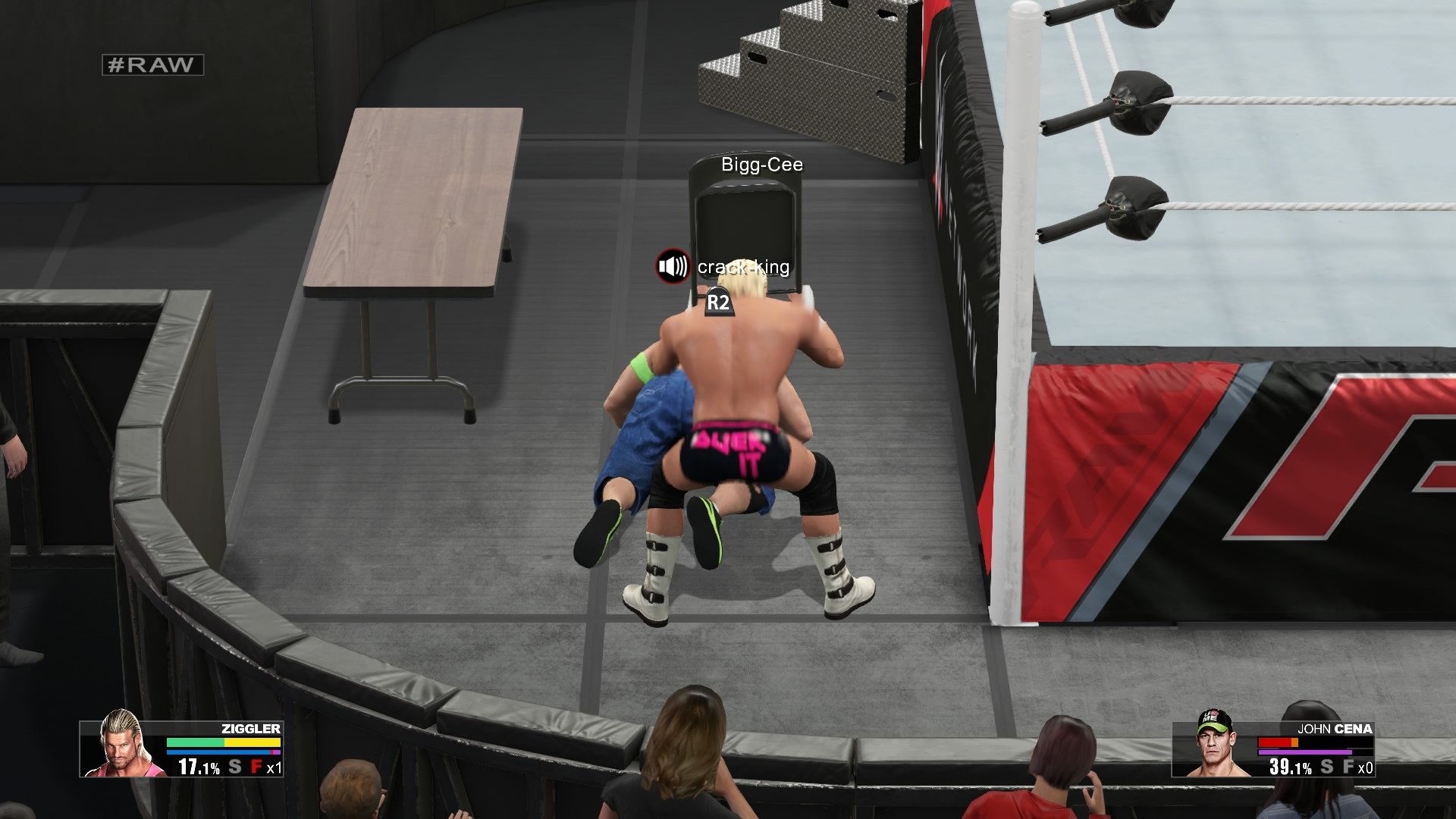This screenshot has width=1456, height=819.
Task: Select the gray S signature icon on Ziggler's HUD
Action: pos(234,766)
